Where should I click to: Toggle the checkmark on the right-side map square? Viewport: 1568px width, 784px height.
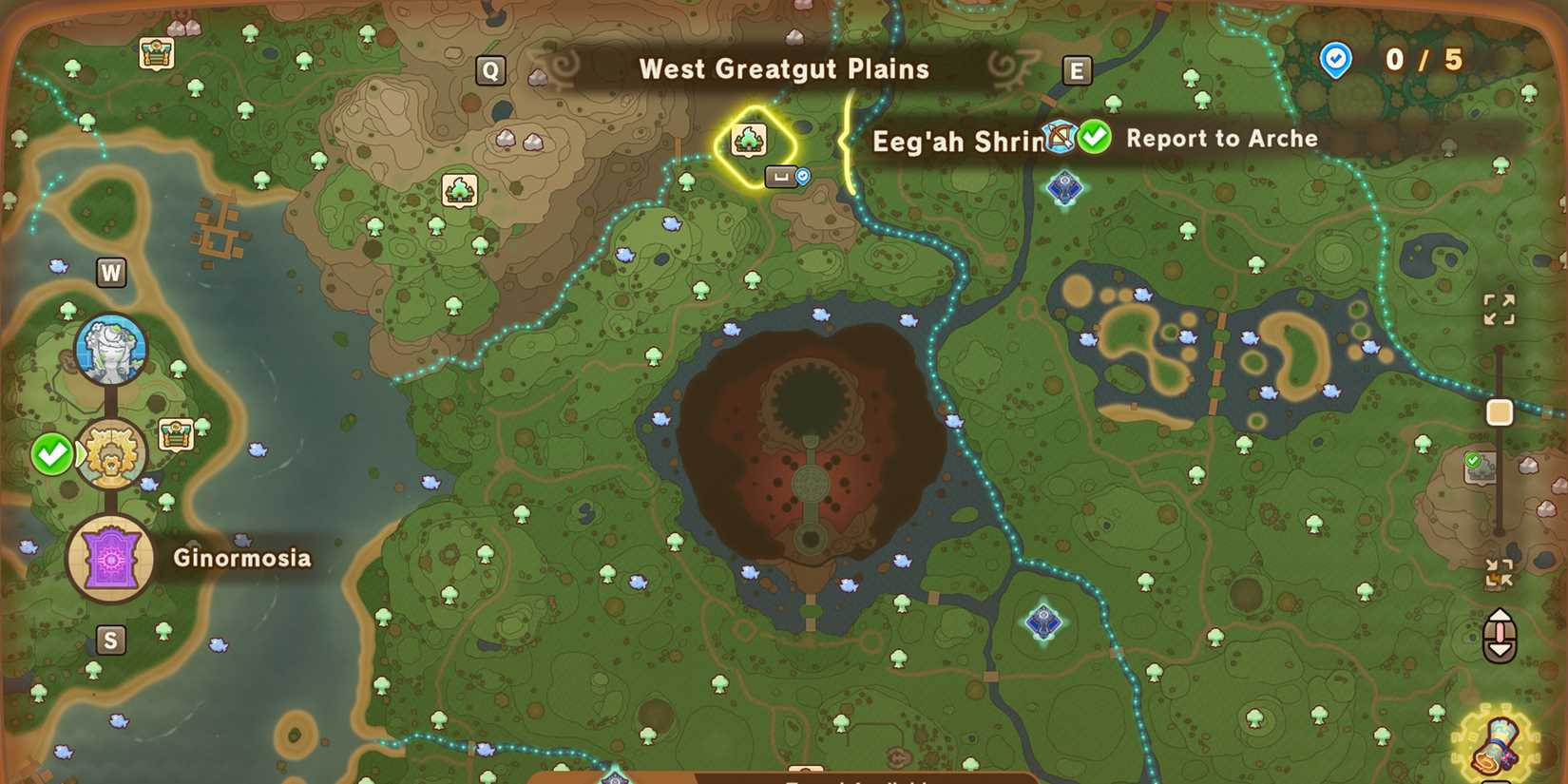click(x=1472, y=462)
